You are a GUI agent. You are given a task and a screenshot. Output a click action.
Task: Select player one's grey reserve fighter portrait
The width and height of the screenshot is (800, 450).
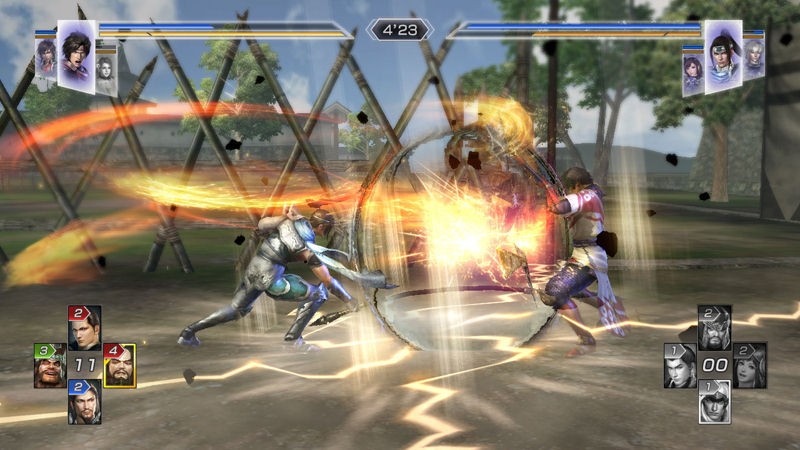coord(107,71)
